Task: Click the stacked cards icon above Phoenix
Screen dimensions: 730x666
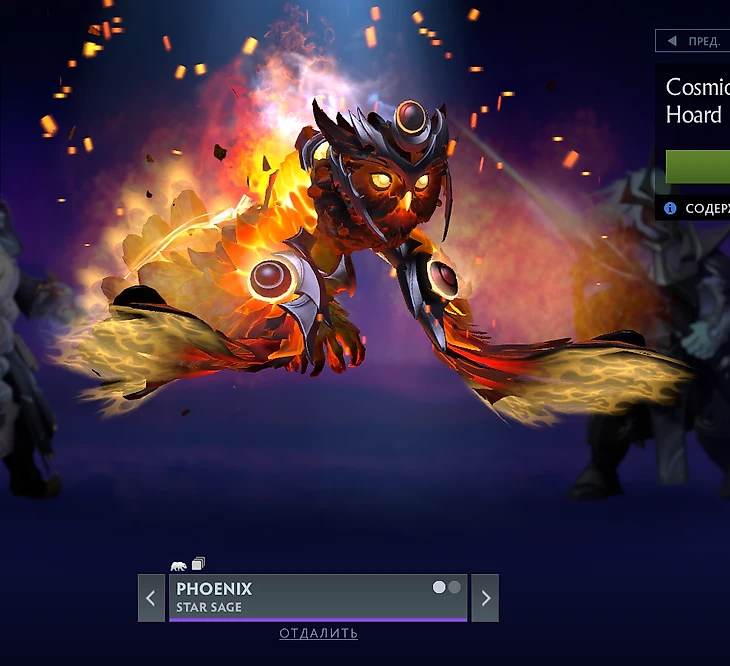Action: [198, 564]
